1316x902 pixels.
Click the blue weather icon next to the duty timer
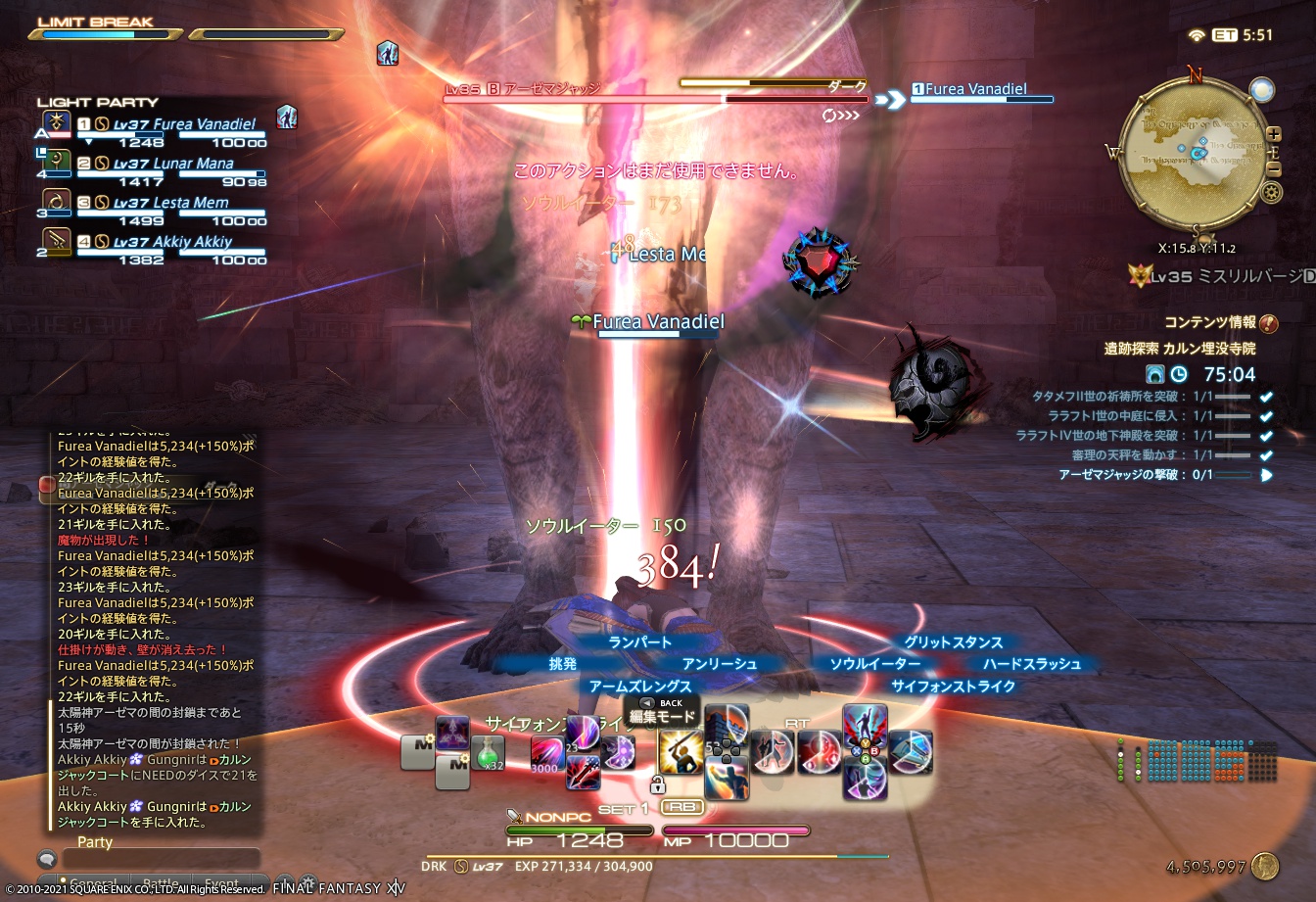click(1155, 374)
